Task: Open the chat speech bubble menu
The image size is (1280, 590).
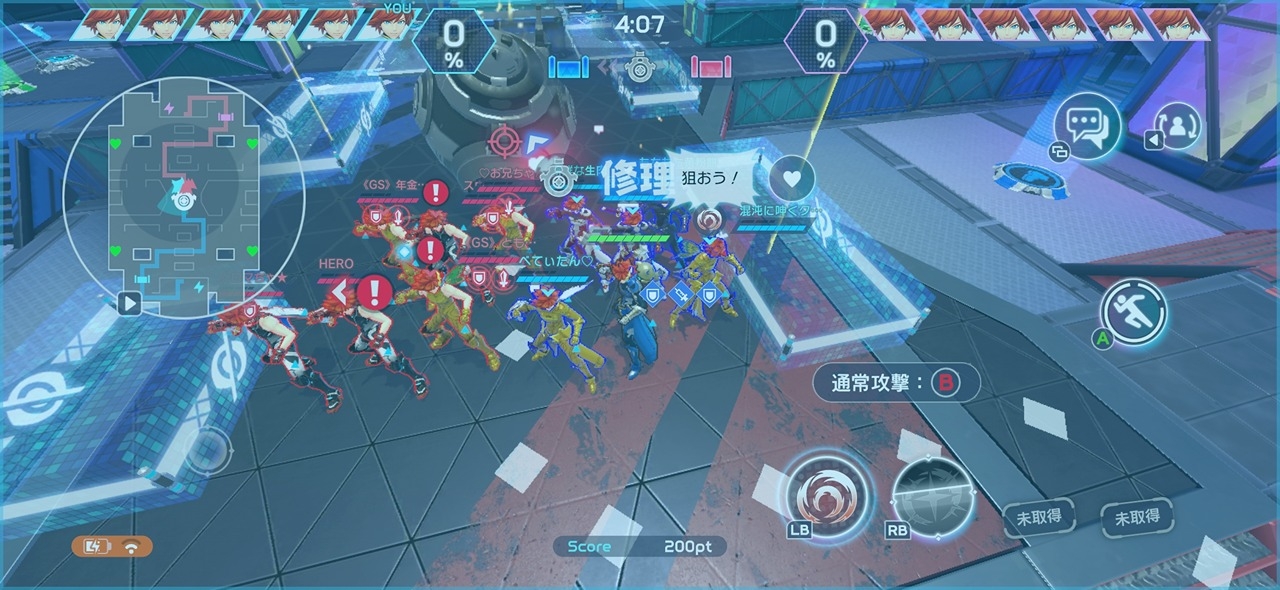Action: tap(1087, 126)
